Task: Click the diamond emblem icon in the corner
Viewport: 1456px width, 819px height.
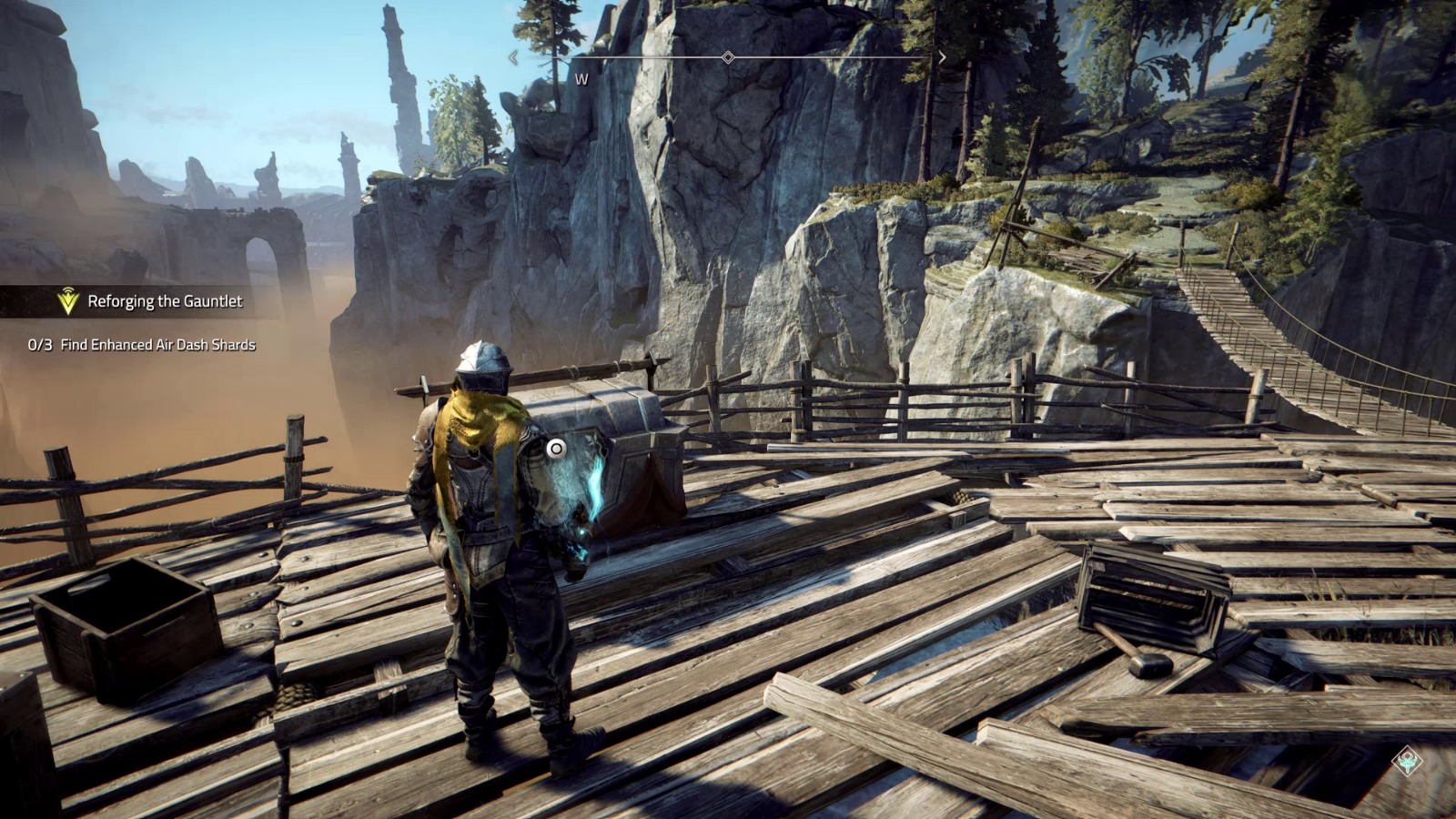Action: (1407, 761)
